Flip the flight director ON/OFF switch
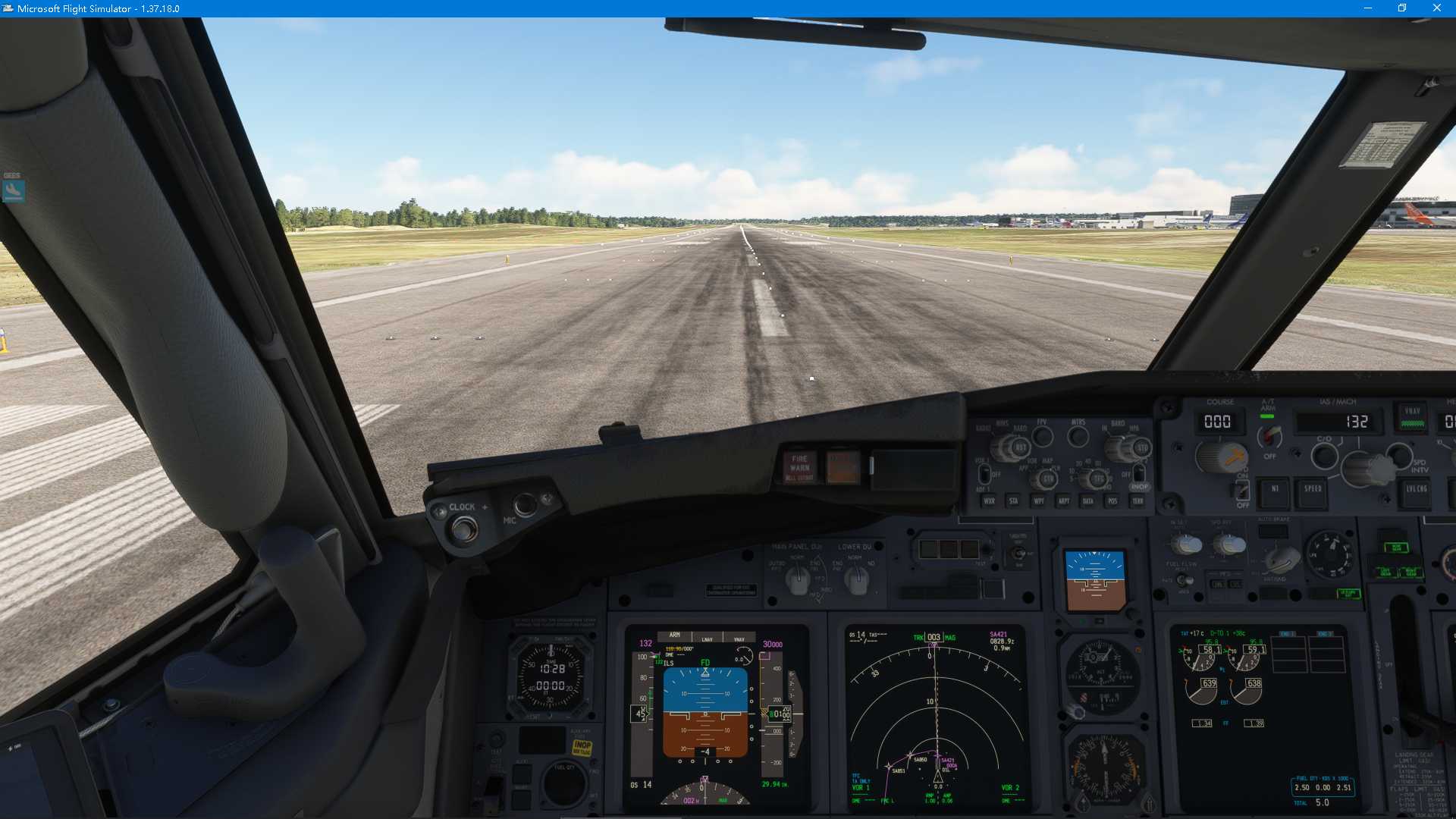This screenshot has height=819, width=1456. click(1243, 491)
